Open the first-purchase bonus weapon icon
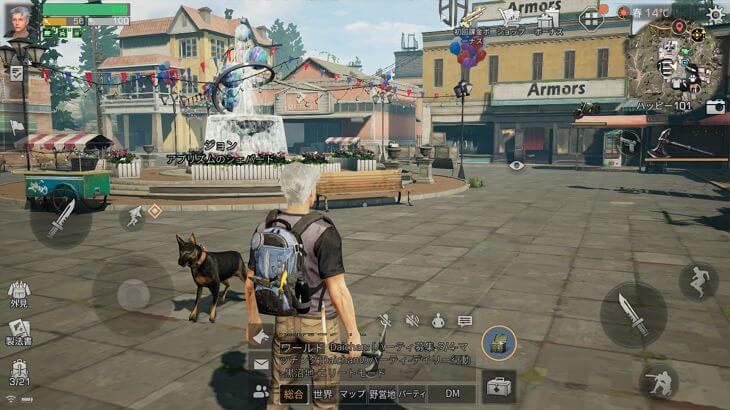 click(472, 17)
